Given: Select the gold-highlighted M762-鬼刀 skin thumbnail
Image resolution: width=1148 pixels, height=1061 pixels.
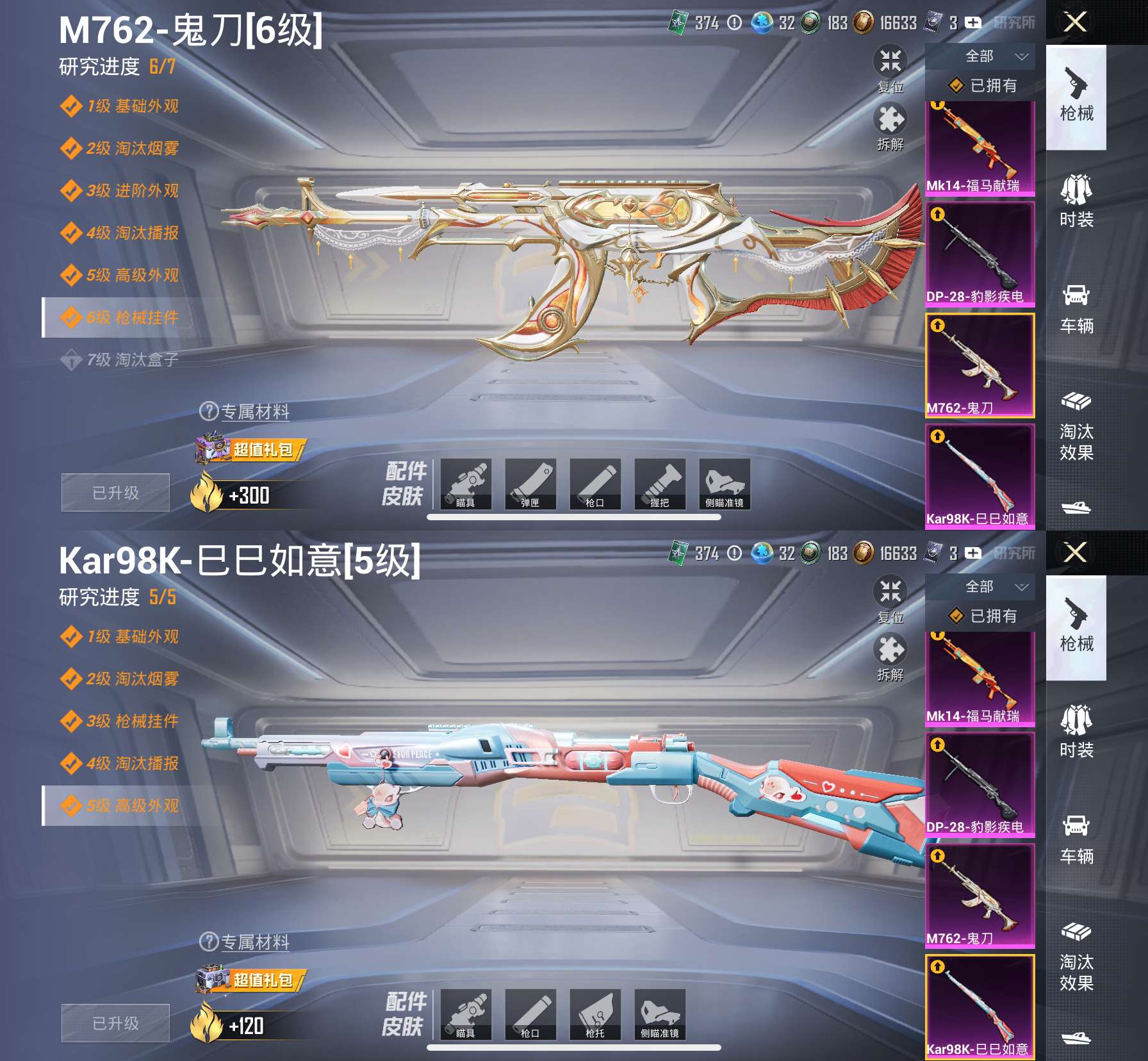Looking at the screenshot, I should click(980, 365).
